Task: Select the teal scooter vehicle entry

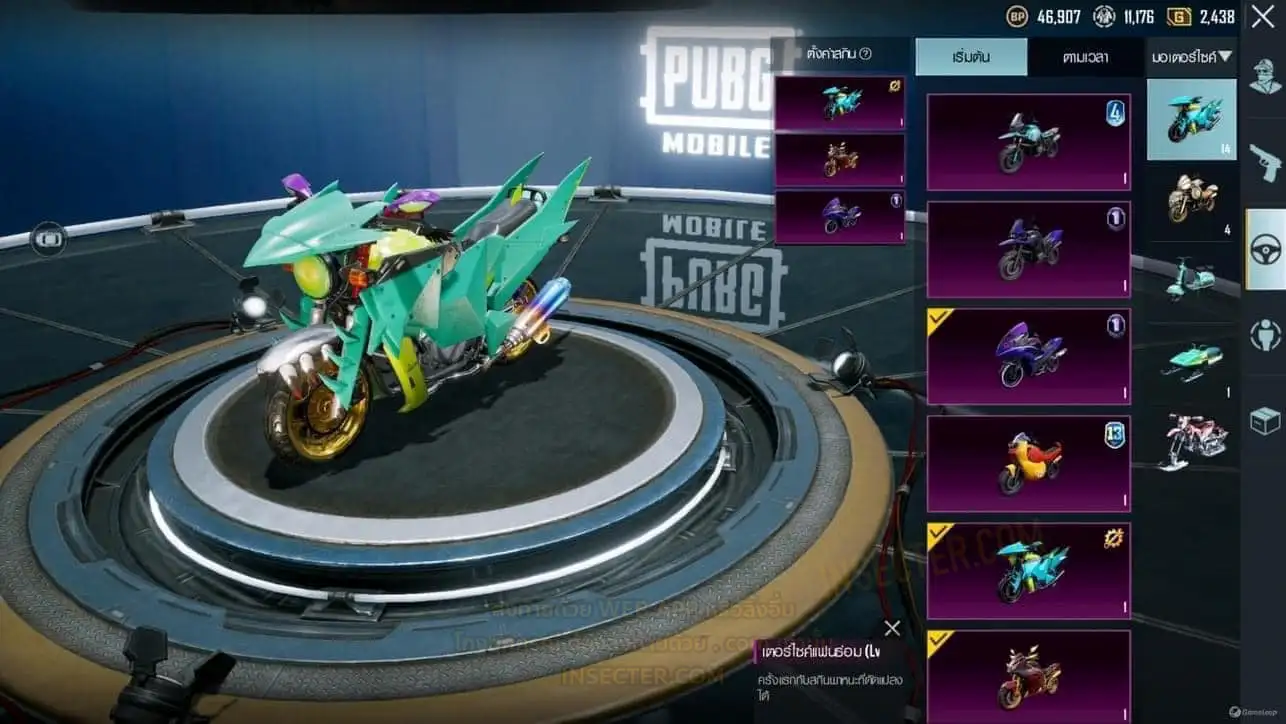Action: (1192, 279)
